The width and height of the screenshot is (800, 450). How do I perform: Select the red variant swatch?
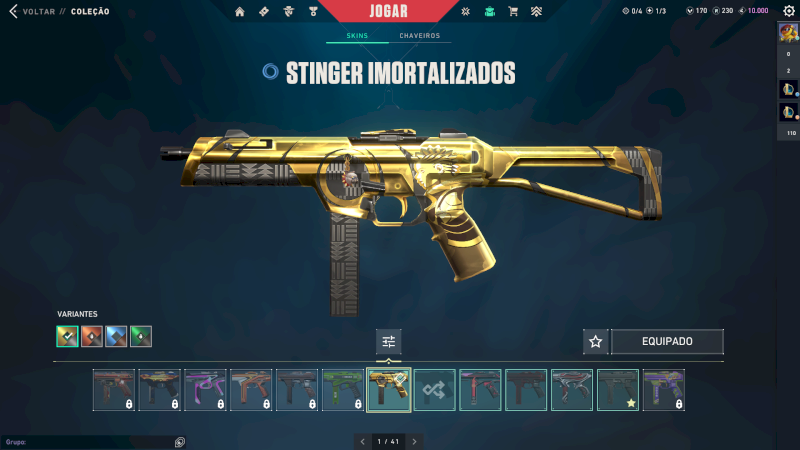92,337
